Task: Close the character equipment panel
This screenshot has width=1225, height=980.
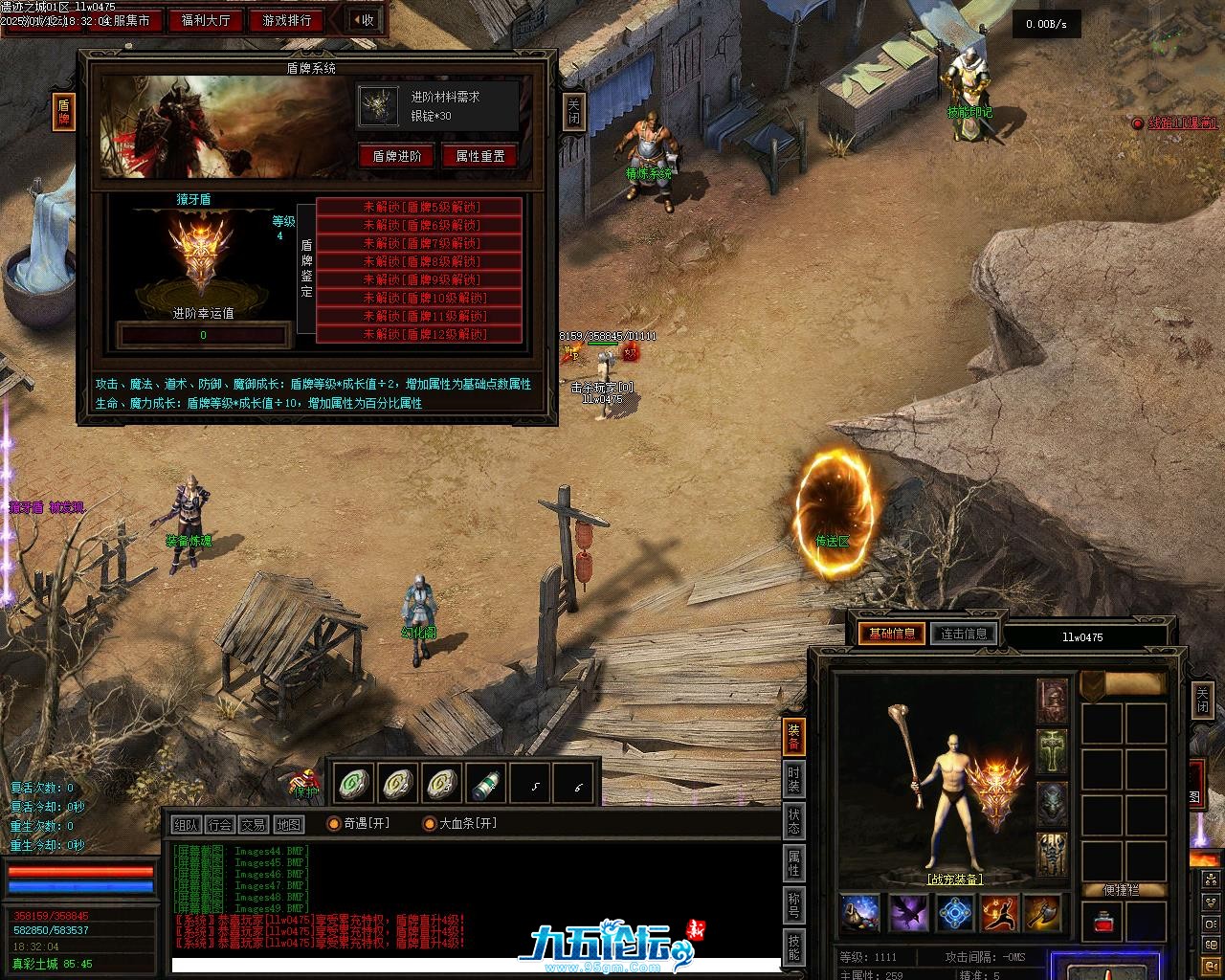Action: click(1202, 702)
